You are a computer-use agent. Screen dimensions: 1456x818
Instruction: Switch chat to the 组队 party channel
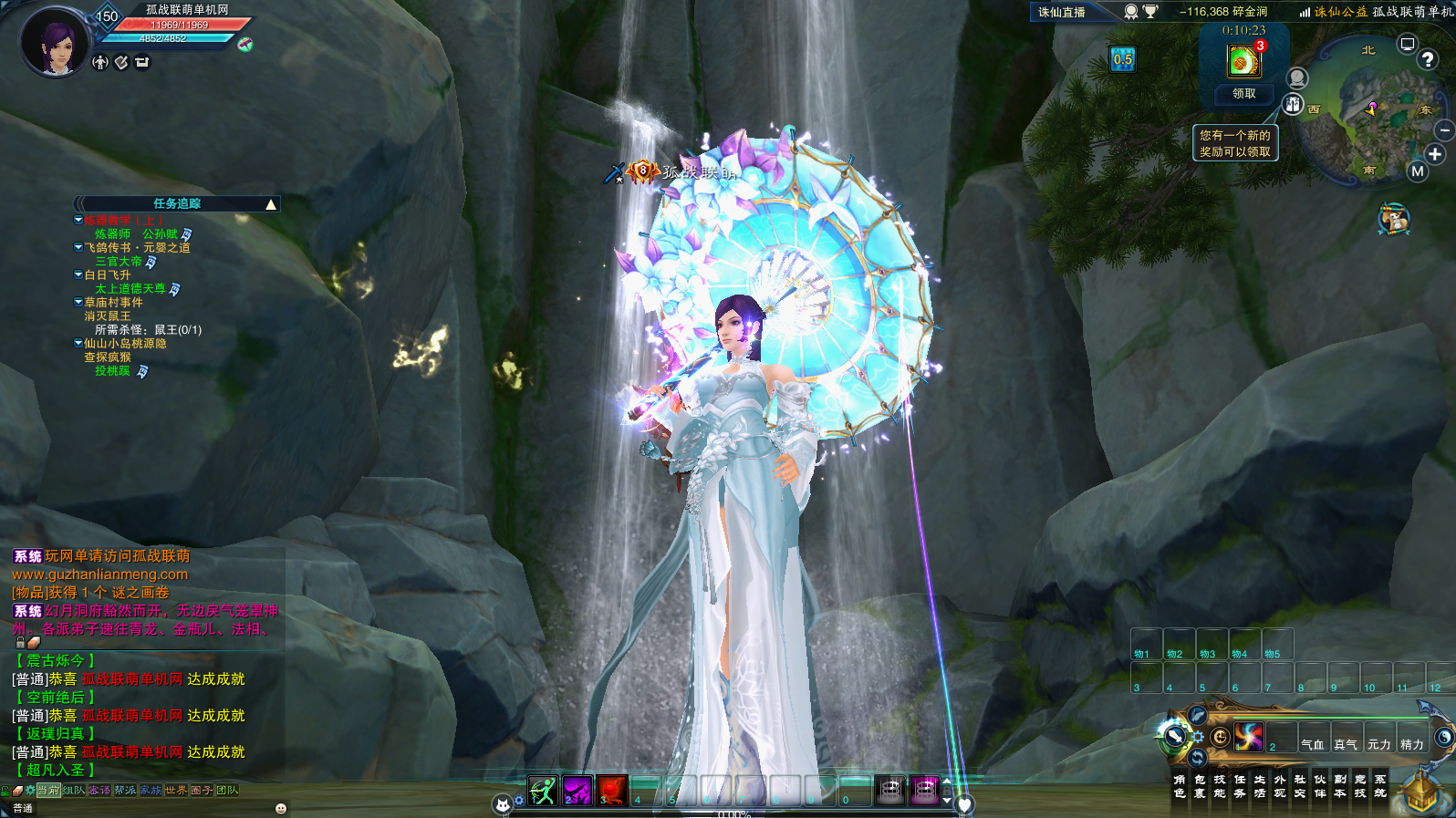pyautogui.click(x=74, y=791)
